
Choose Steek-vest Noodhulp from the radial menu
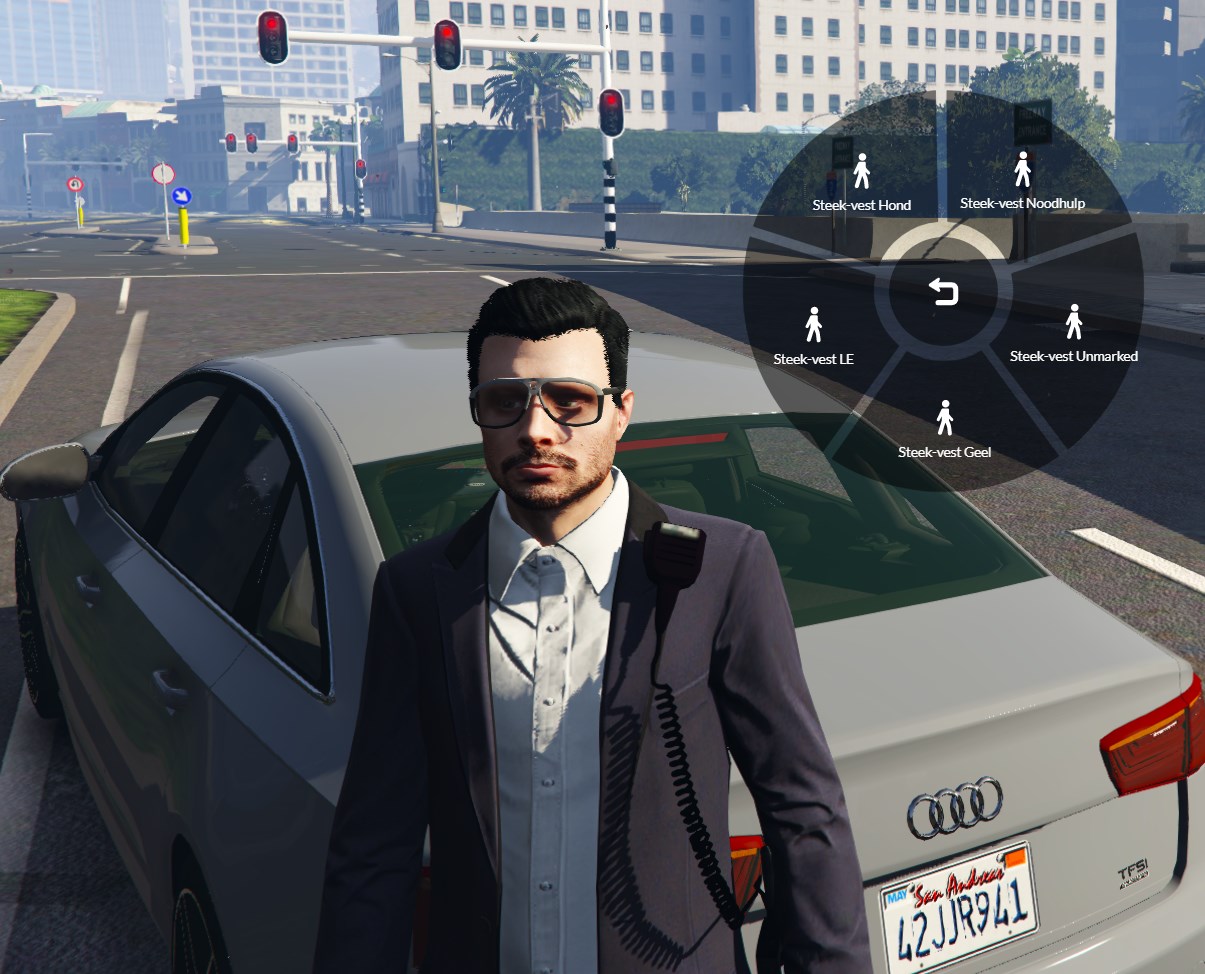click(x=1022, y=183)
